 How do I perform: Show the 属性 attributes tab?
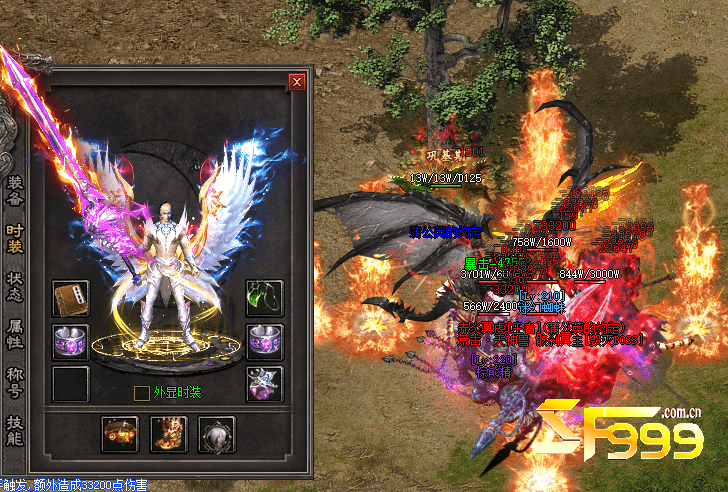click(15, 330)
